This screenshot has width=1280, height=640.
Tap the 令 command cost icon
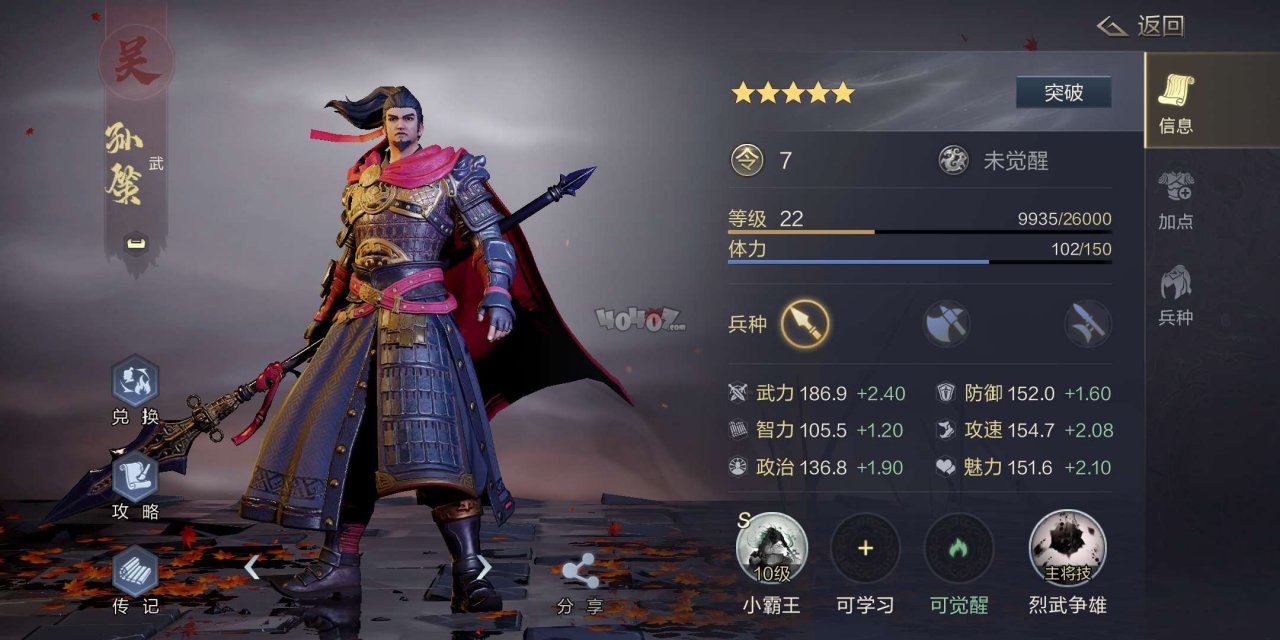[747, 160]
